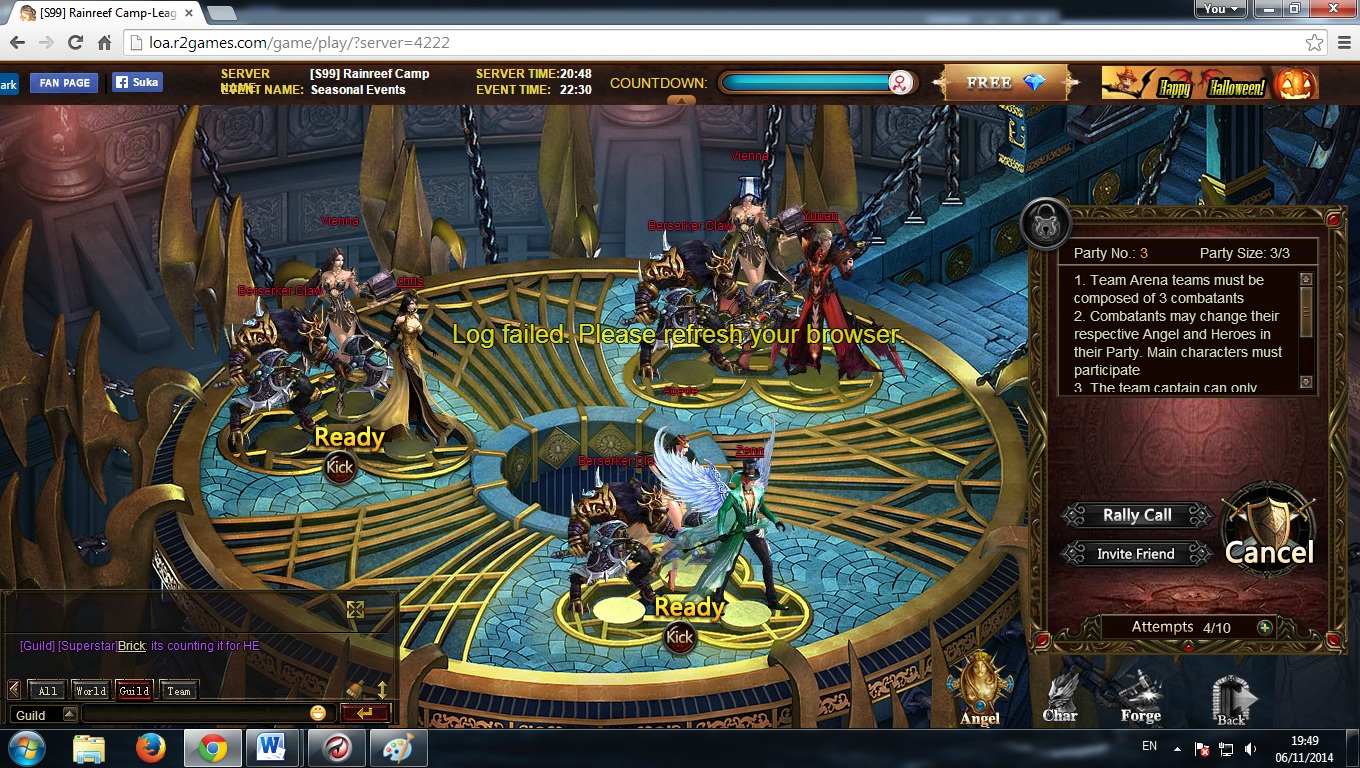Open the Happy Halloween event banner
The image size is (1360, 768).
coord(1210,84)
